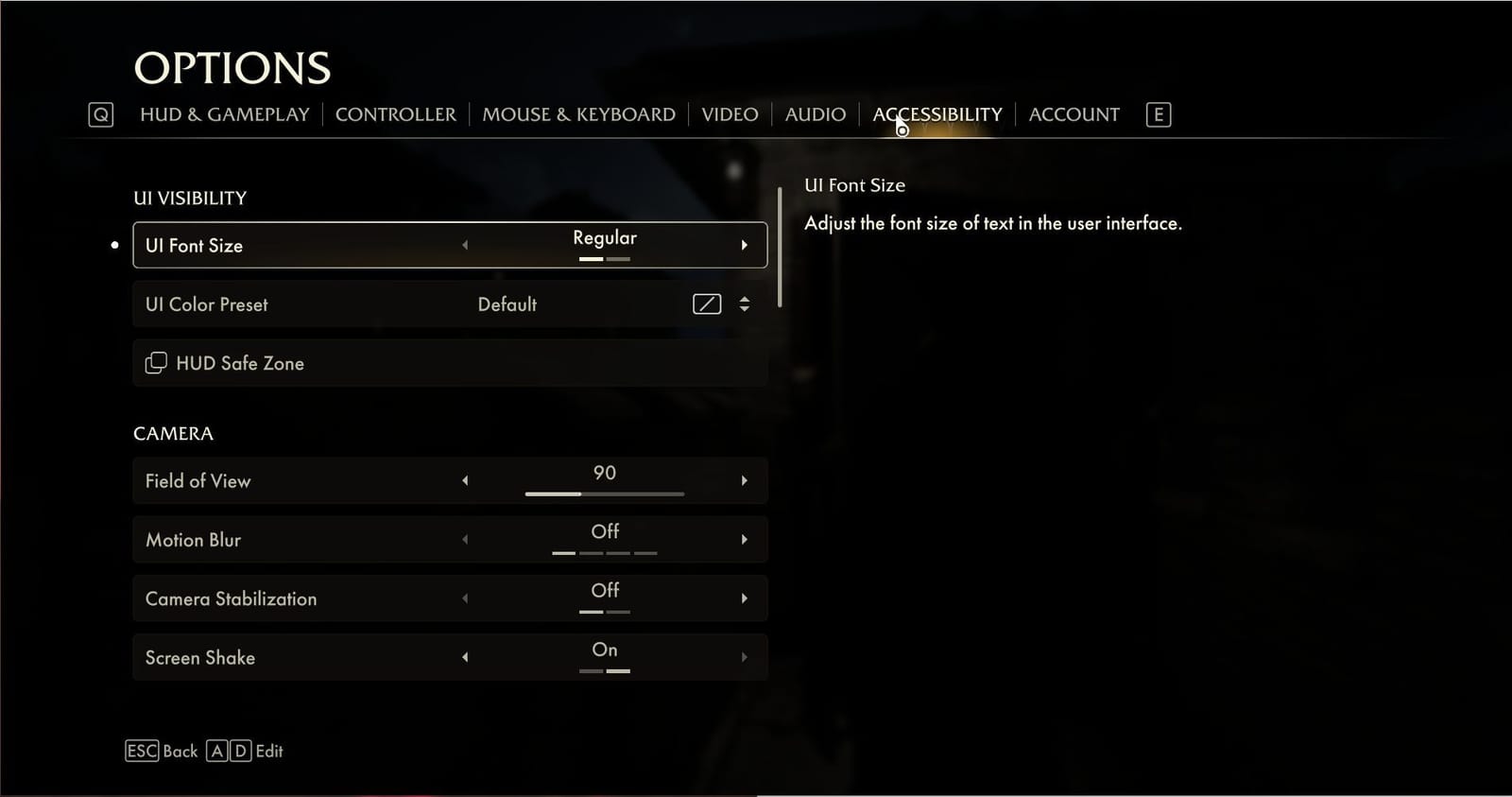This screenshot has height=797, width=1512.
Task: Open the Default option under UI Color Preset
Action: point(507,303)
